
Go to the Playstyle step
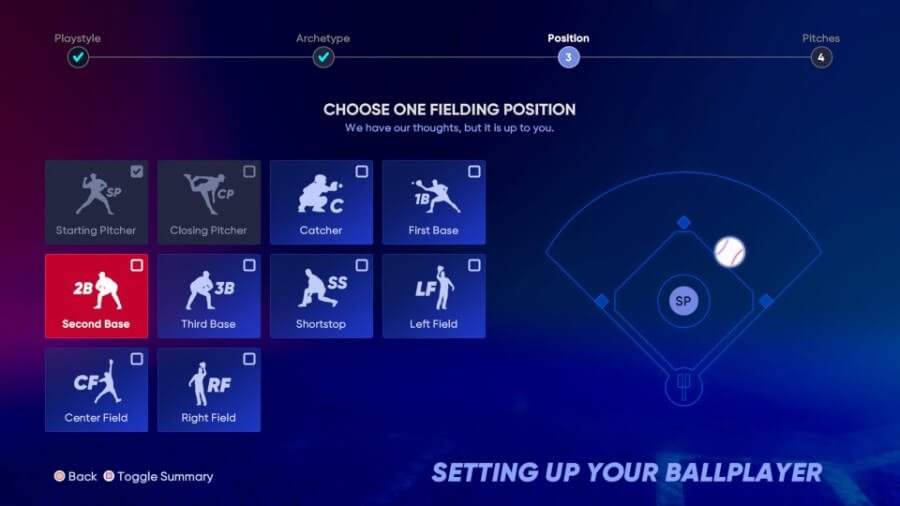pyautogui.click(x=78, y=57)
